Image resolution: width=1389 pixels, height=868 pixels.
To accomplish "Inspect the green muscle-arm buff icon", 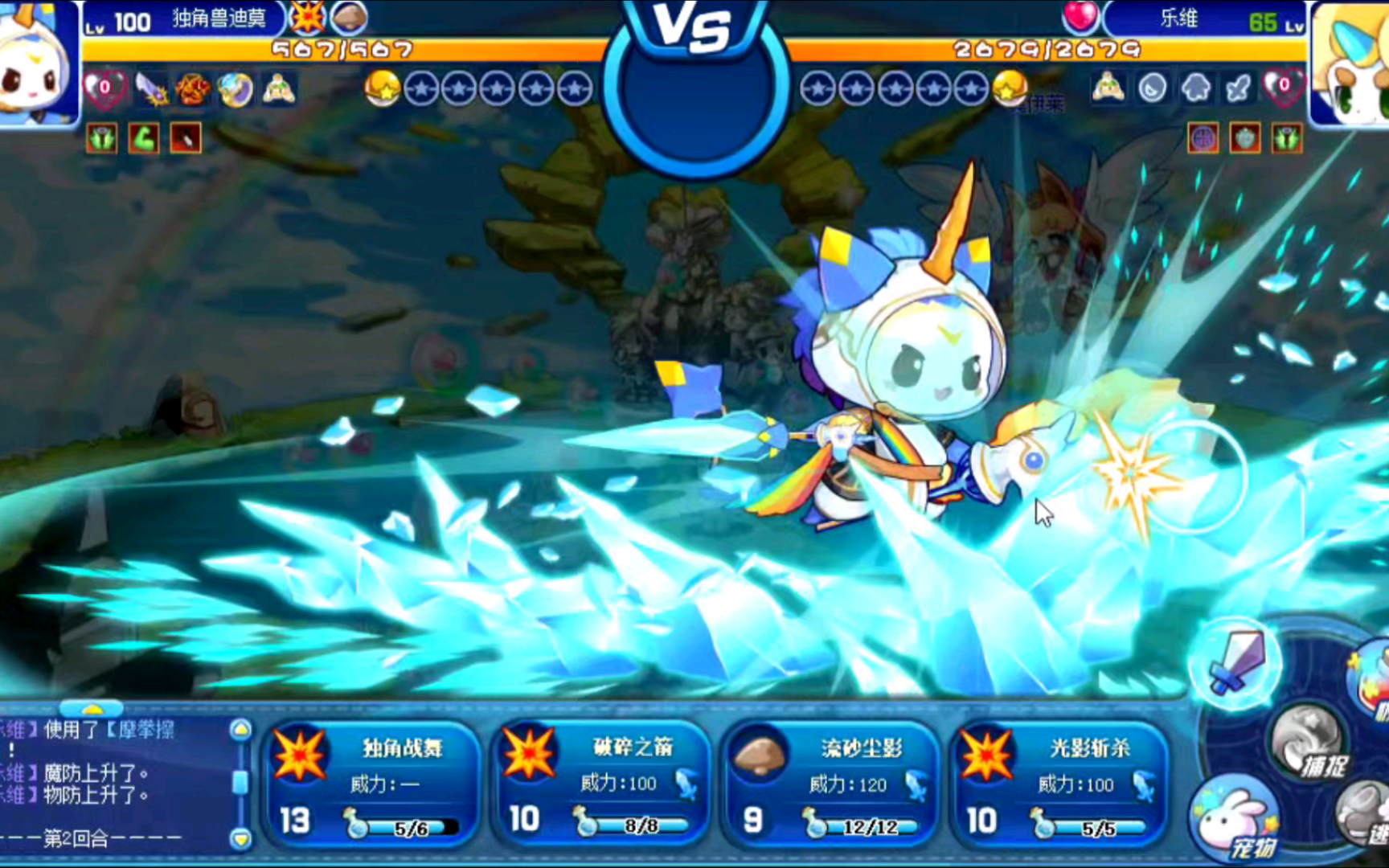I will (x=144, y=138).
